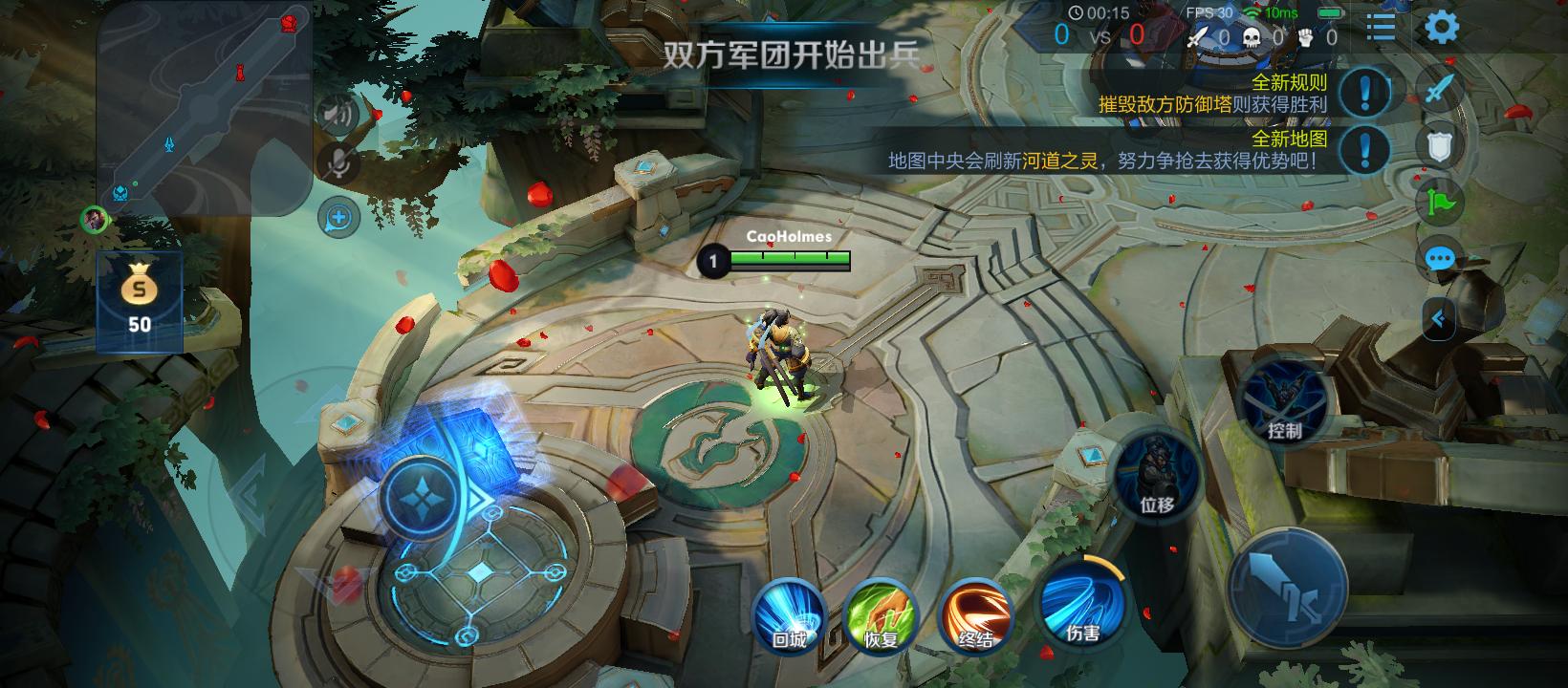The height and width of the screenshot is (688, 1568).
Task: Open the scoreboard list menu
Action: [1379, 28]
